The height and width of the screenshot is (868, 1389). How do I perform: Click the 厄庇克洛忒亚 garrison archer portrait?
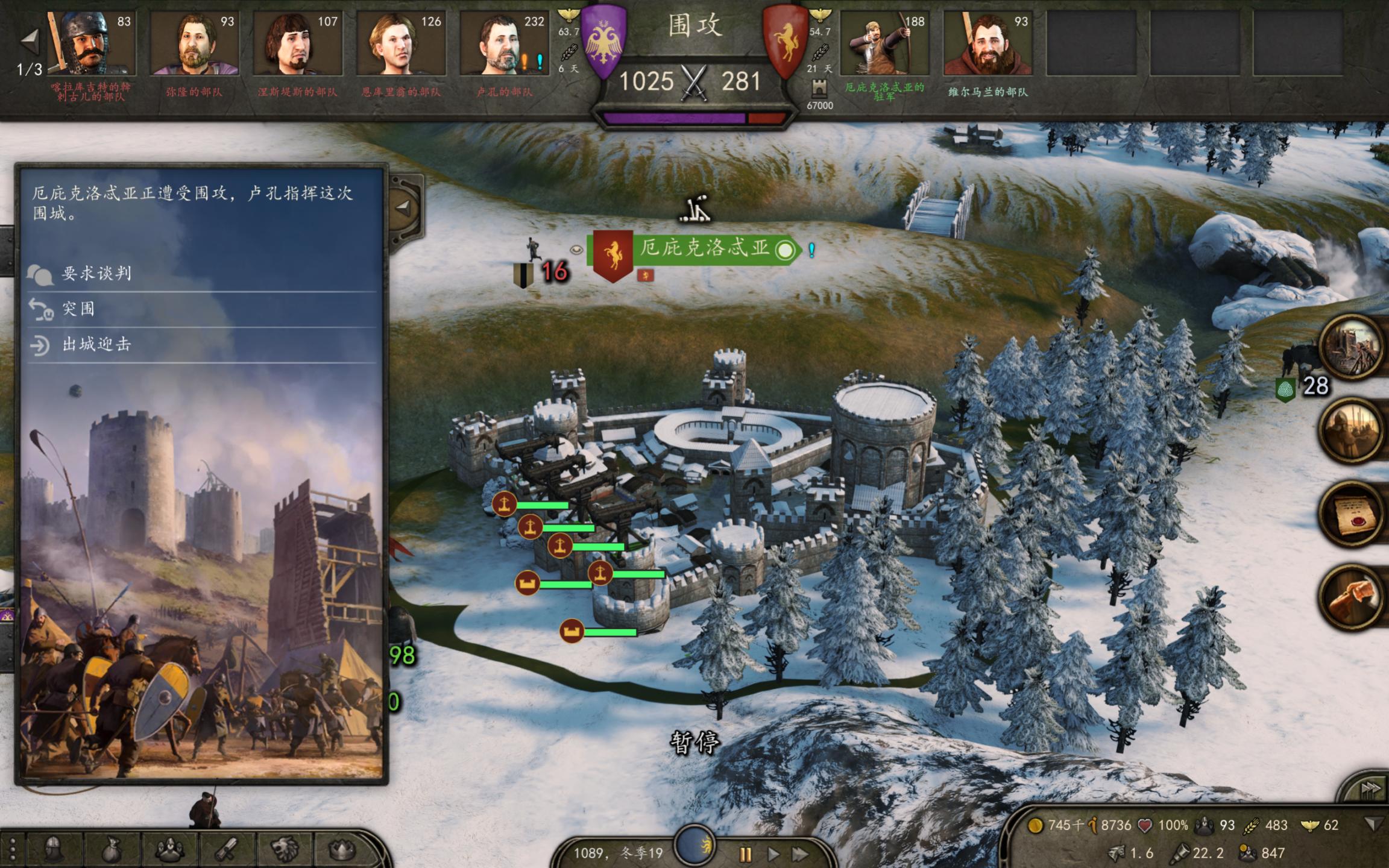tap(884, 43)
